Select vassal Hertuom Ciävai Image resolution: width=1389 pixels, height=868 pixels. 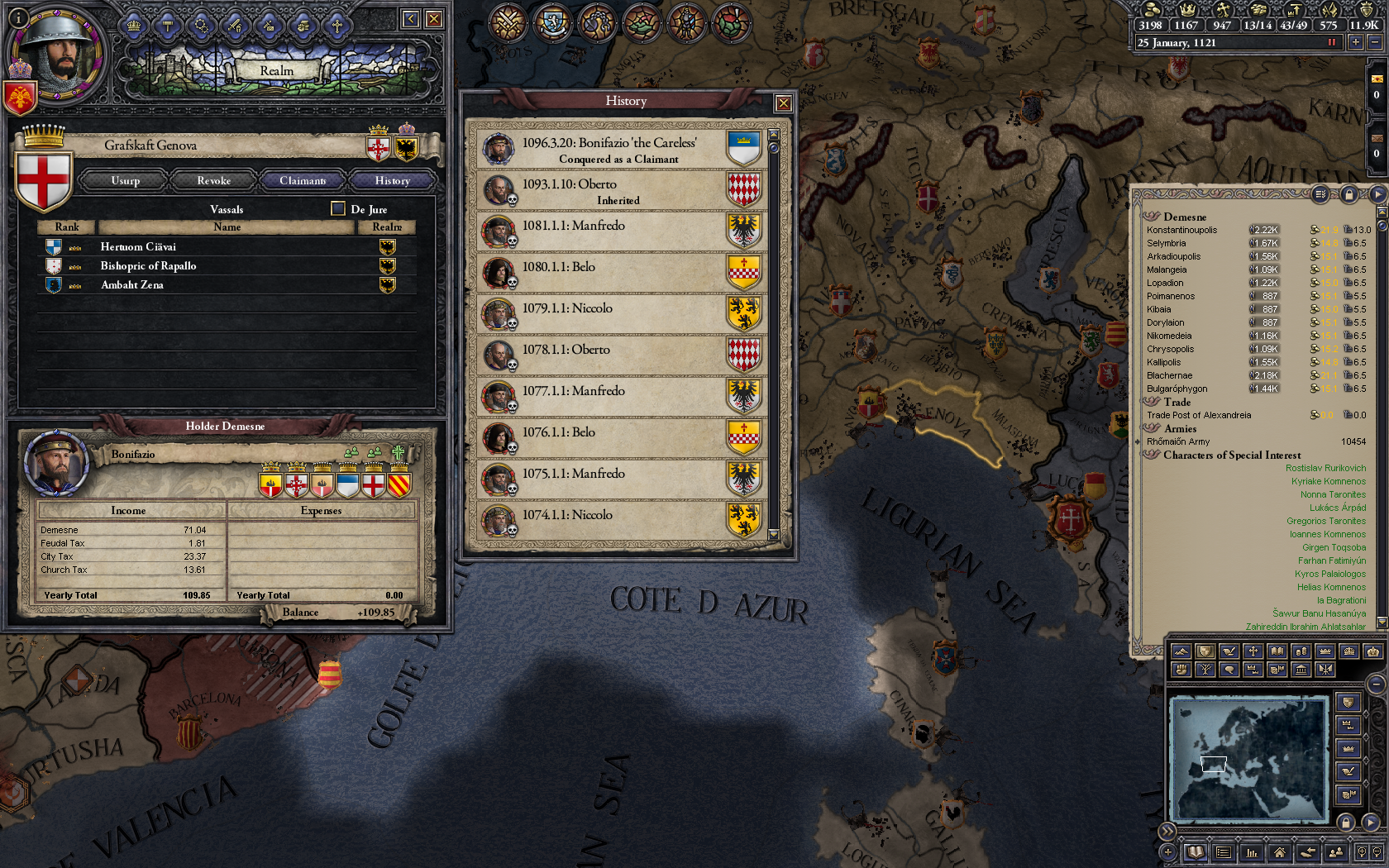click(138, 246)
